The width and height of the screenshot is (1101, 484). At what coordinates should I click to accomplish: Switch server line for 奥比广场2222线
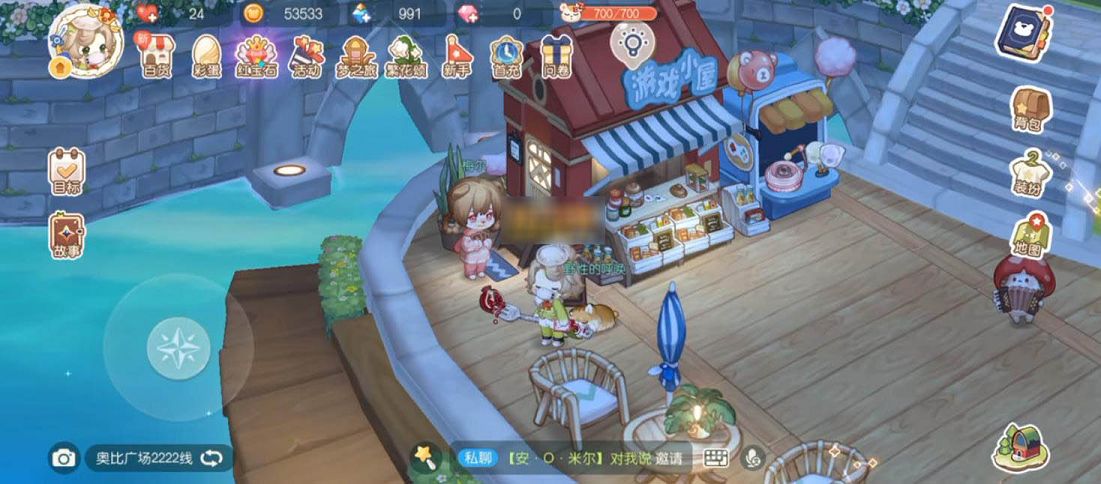click(212, 458)
